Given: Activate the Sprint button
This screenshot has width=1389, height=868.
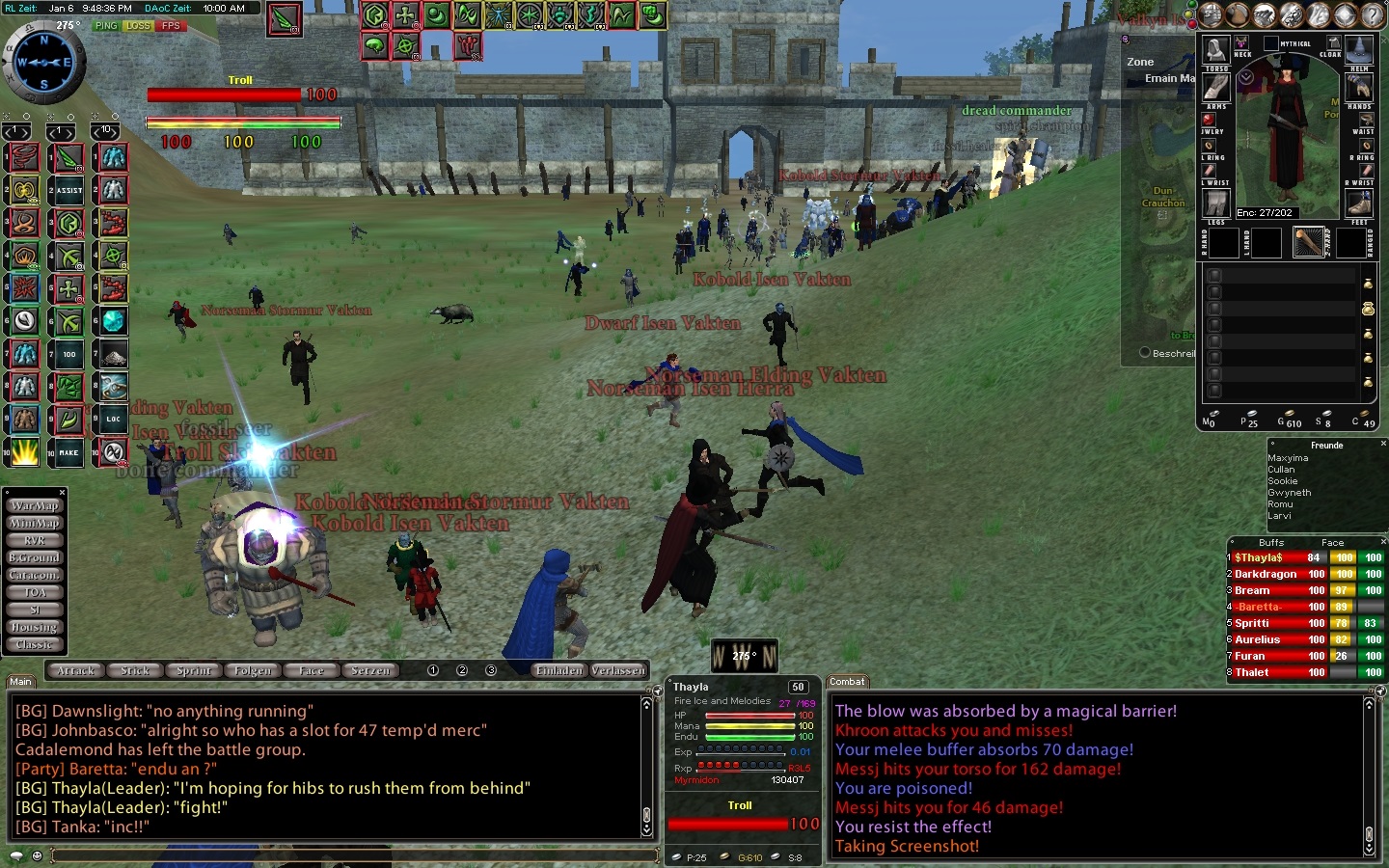Looking at the screenshot, I should point(194,670).
